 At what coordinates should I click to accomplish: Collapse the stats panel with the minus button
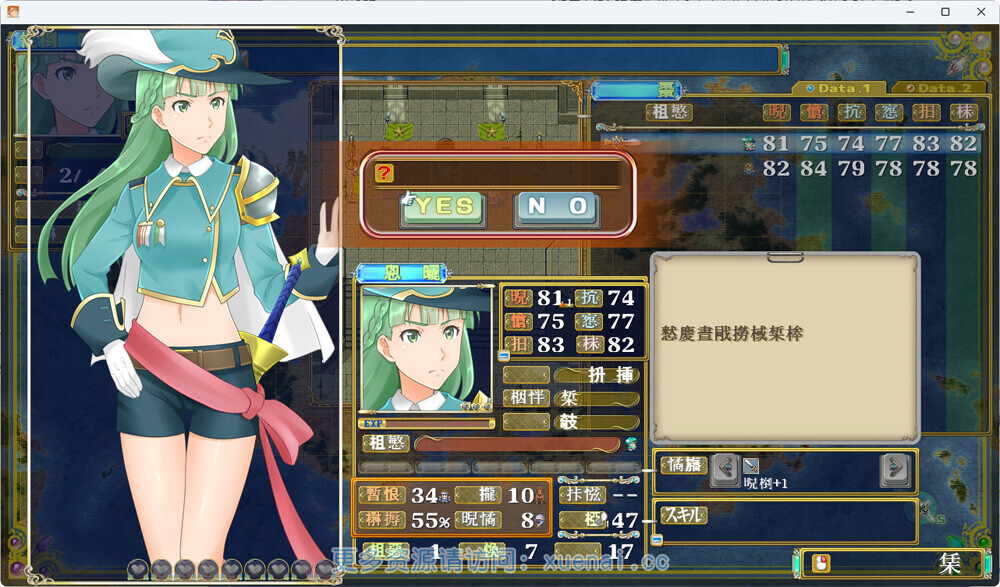503,355
